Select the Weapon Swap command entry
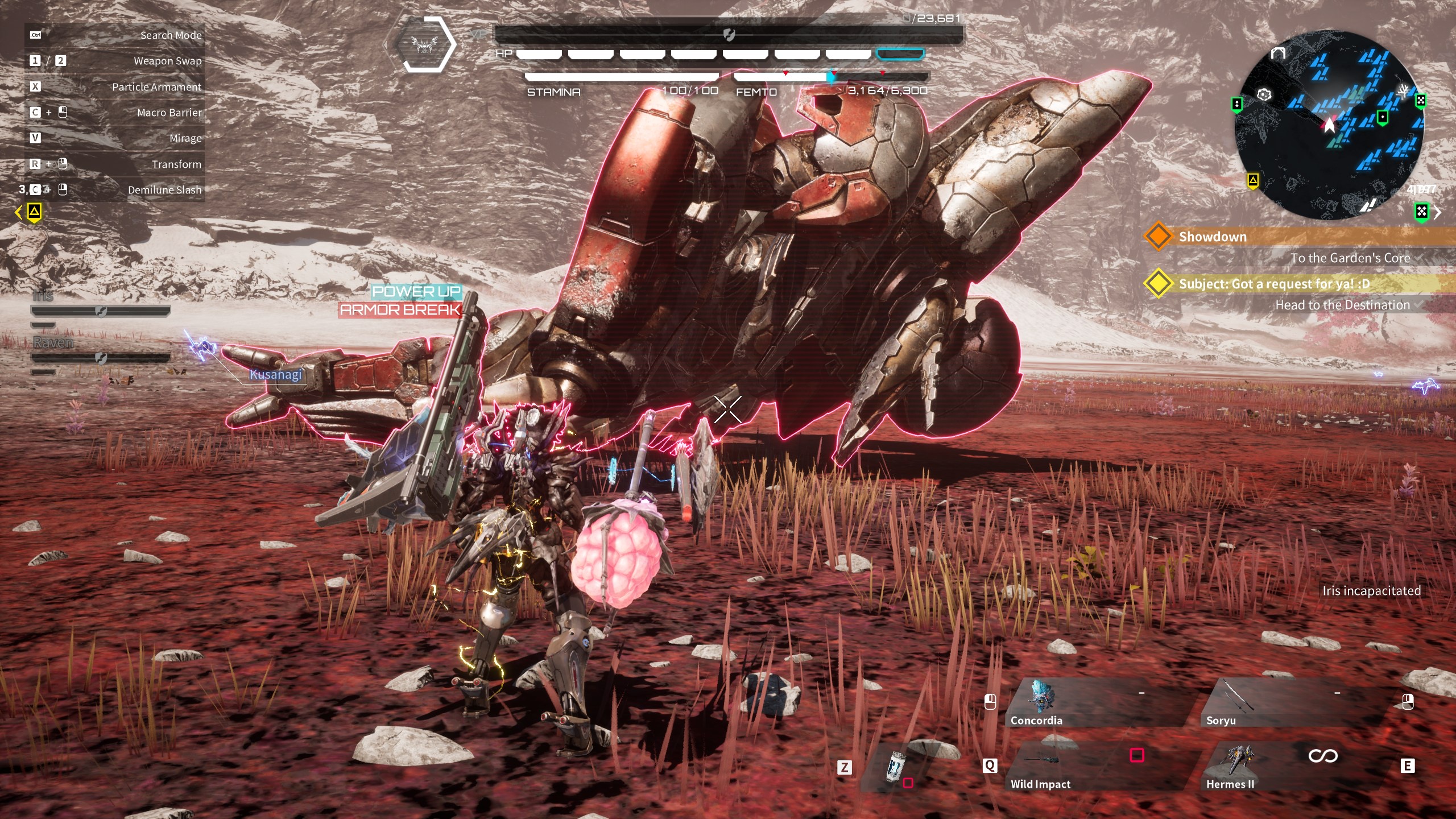The width and height of the screenshot is (1456, 819). tap(114, 61)
